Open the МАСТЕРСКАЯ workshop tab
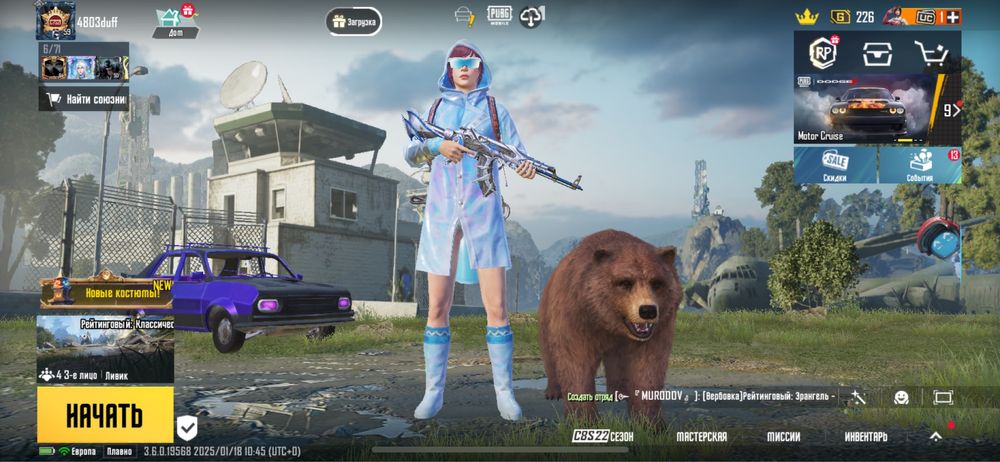Image resolution: width=1000 pixels, height=462 pixels. [701, 437]
